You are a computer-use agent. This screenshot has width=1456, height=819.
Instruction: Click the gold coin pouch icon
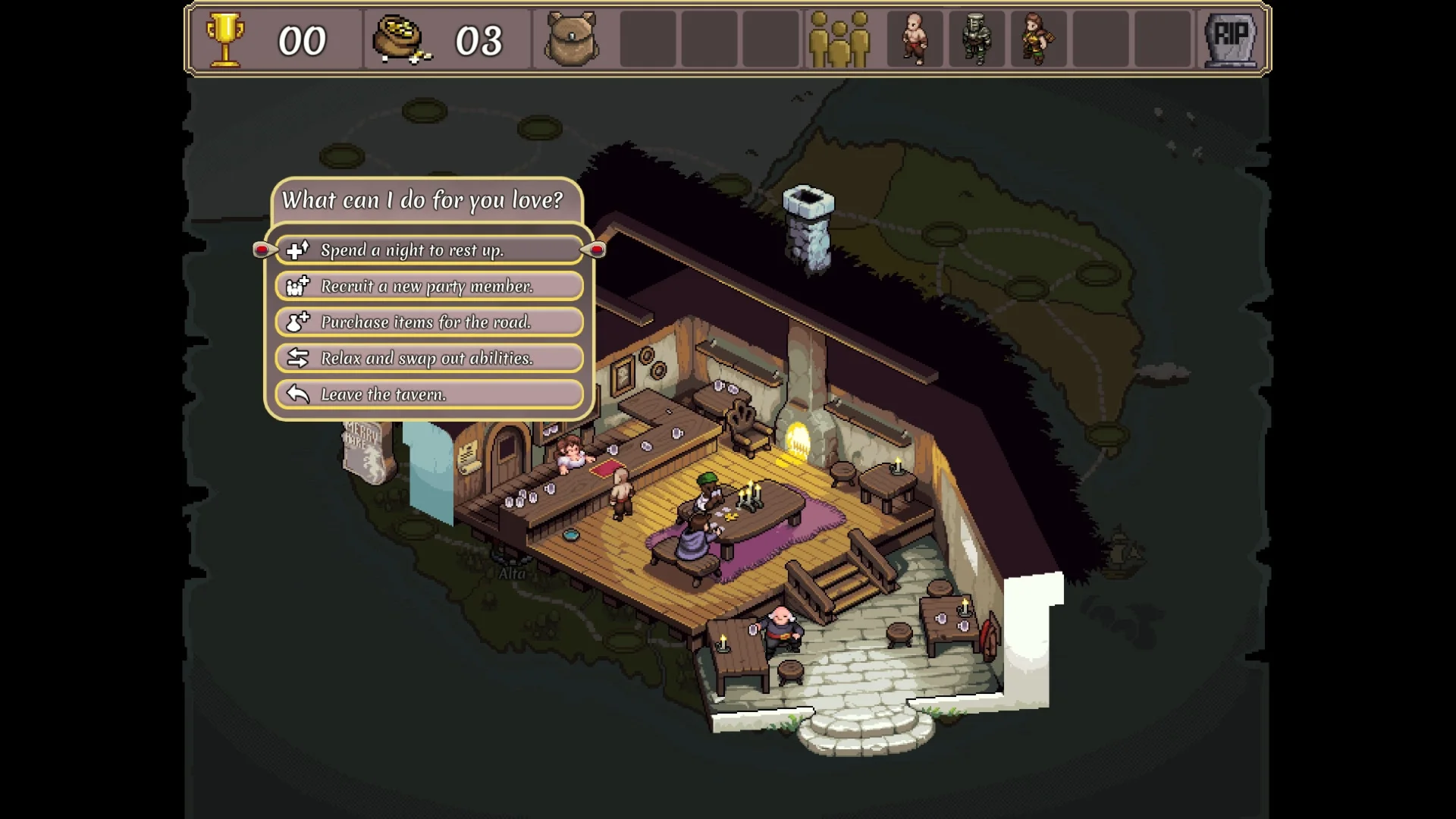400,39
